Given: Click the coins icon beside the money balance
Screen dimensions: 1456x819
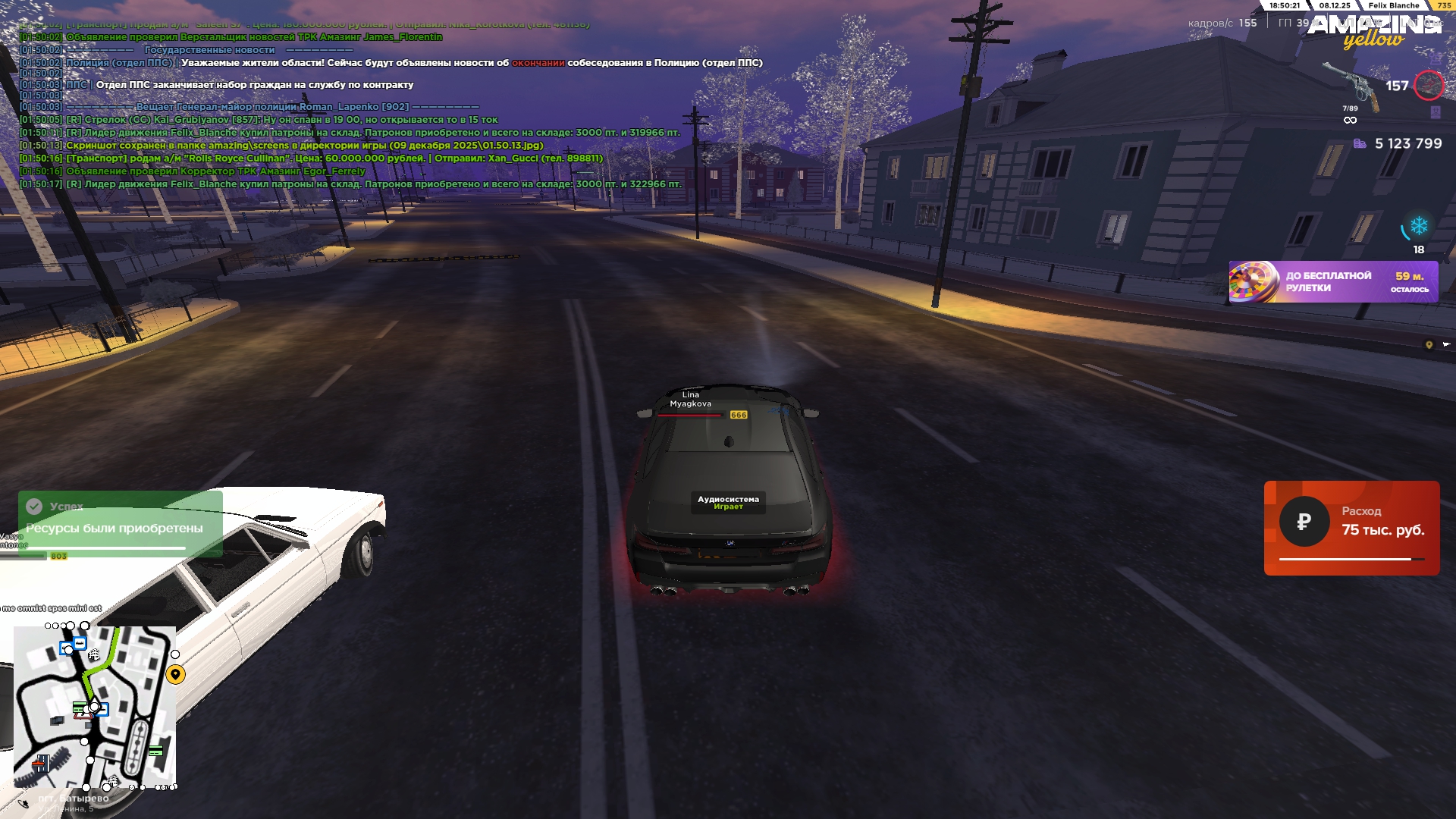Looking at the screenshot, I should (x=1360, y=143).
